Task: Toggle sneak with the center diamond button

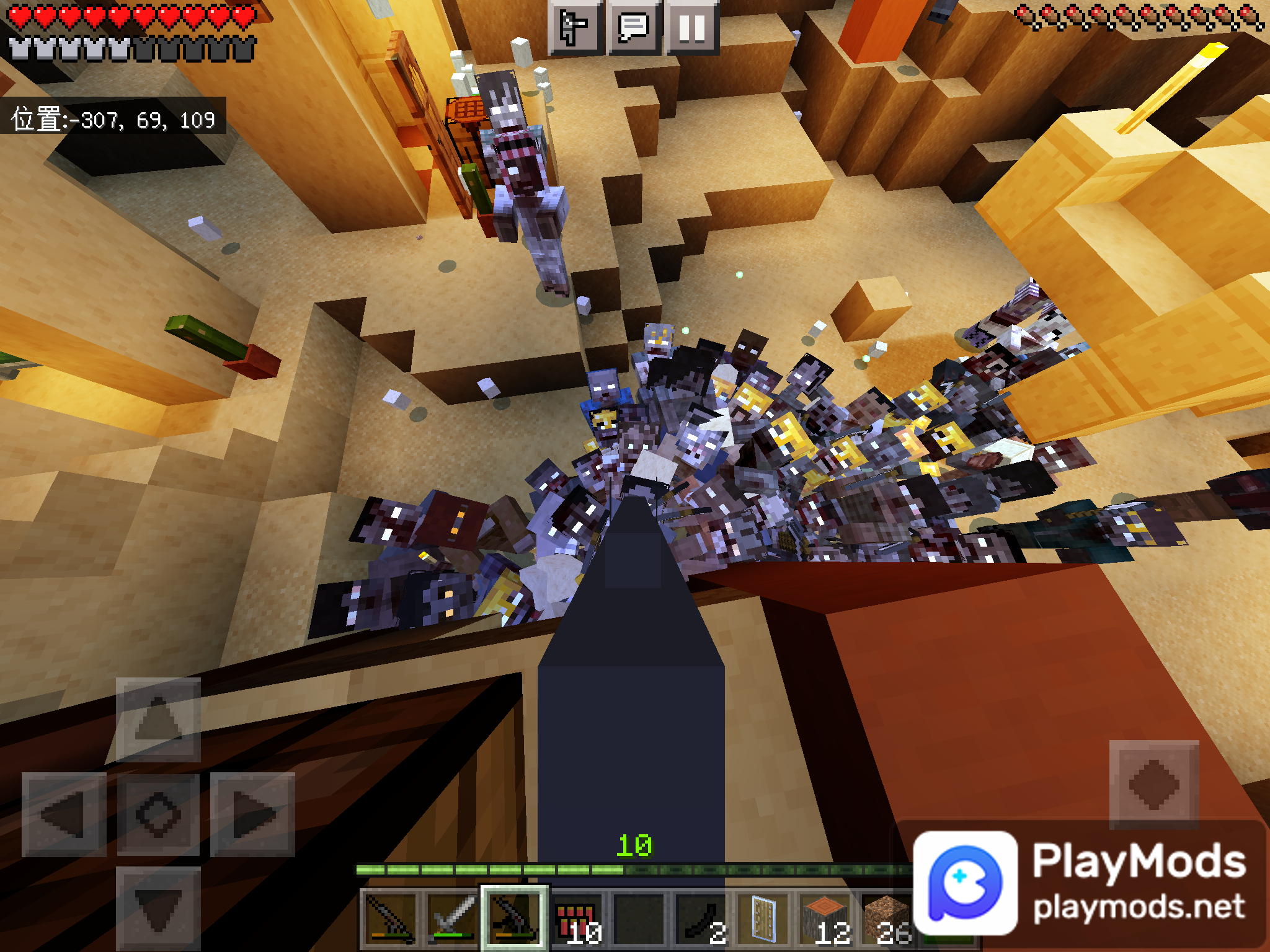Action: [x=158, y=814]
